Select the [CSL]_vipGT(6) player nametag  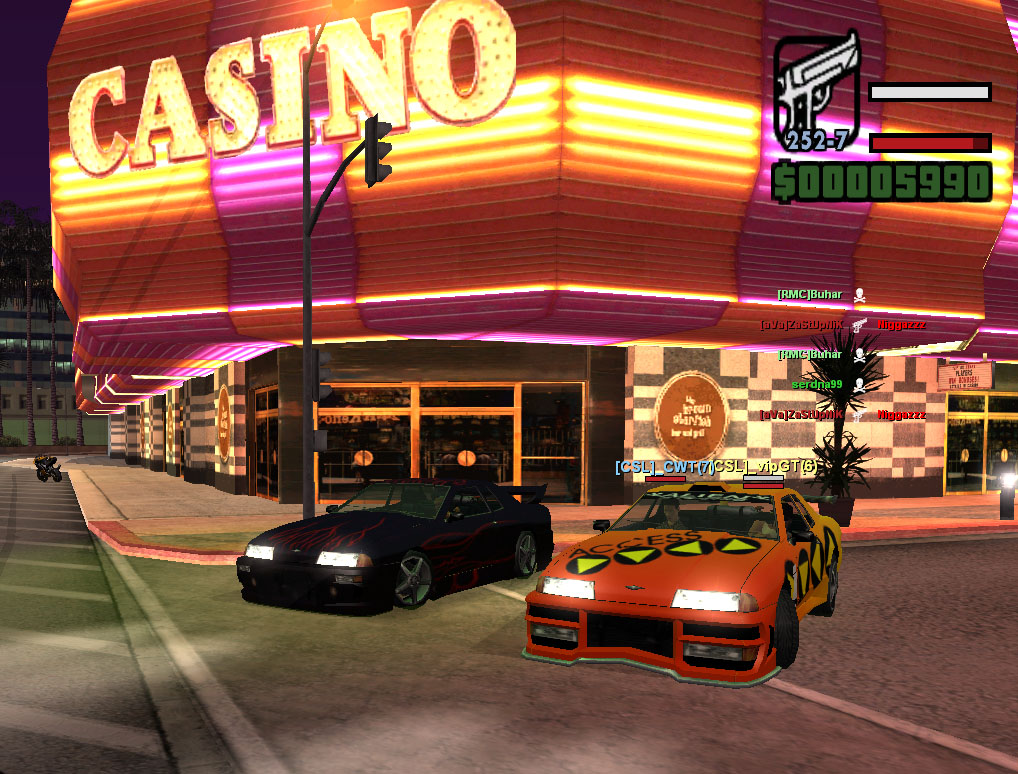765,467
